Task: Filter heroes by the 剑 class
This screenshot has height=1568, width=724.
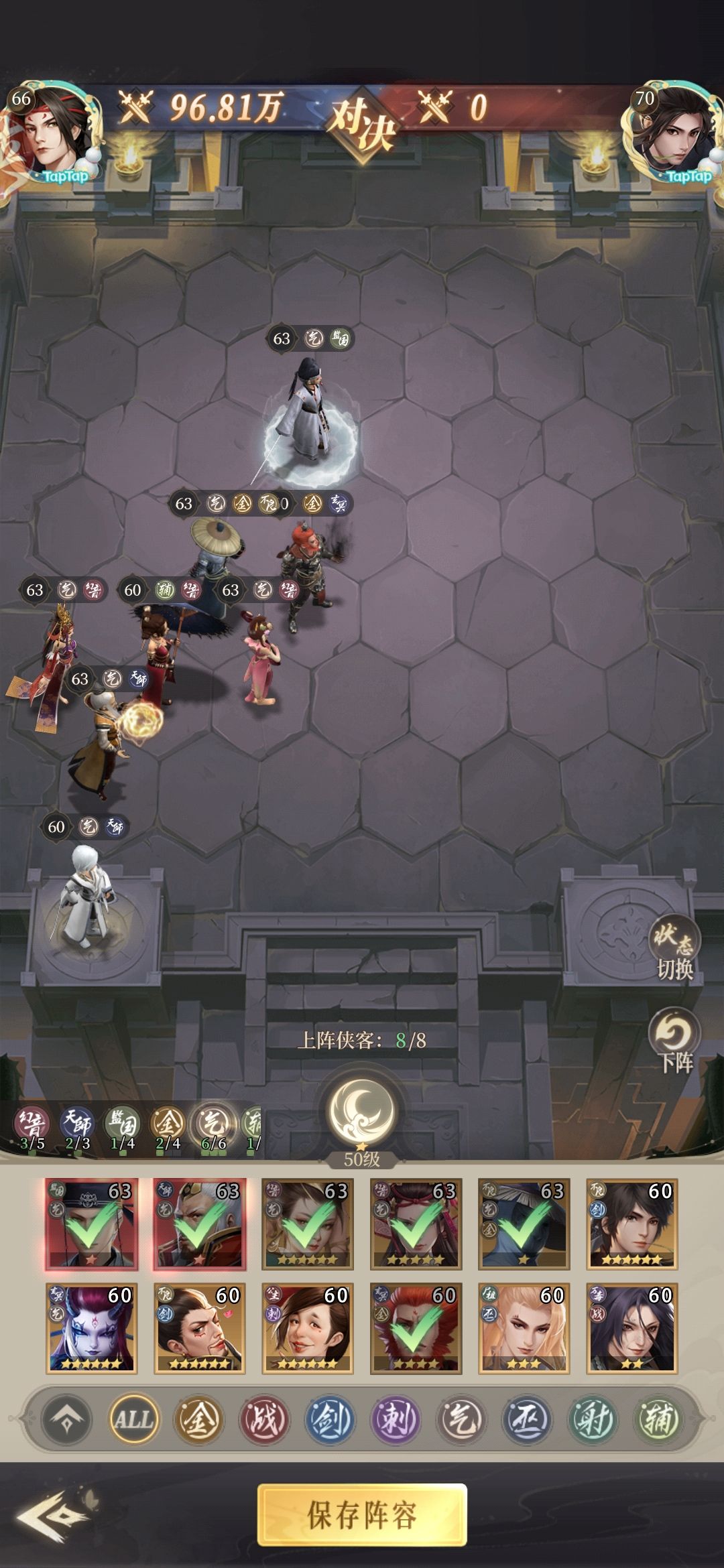Action: pos(329,1419)
